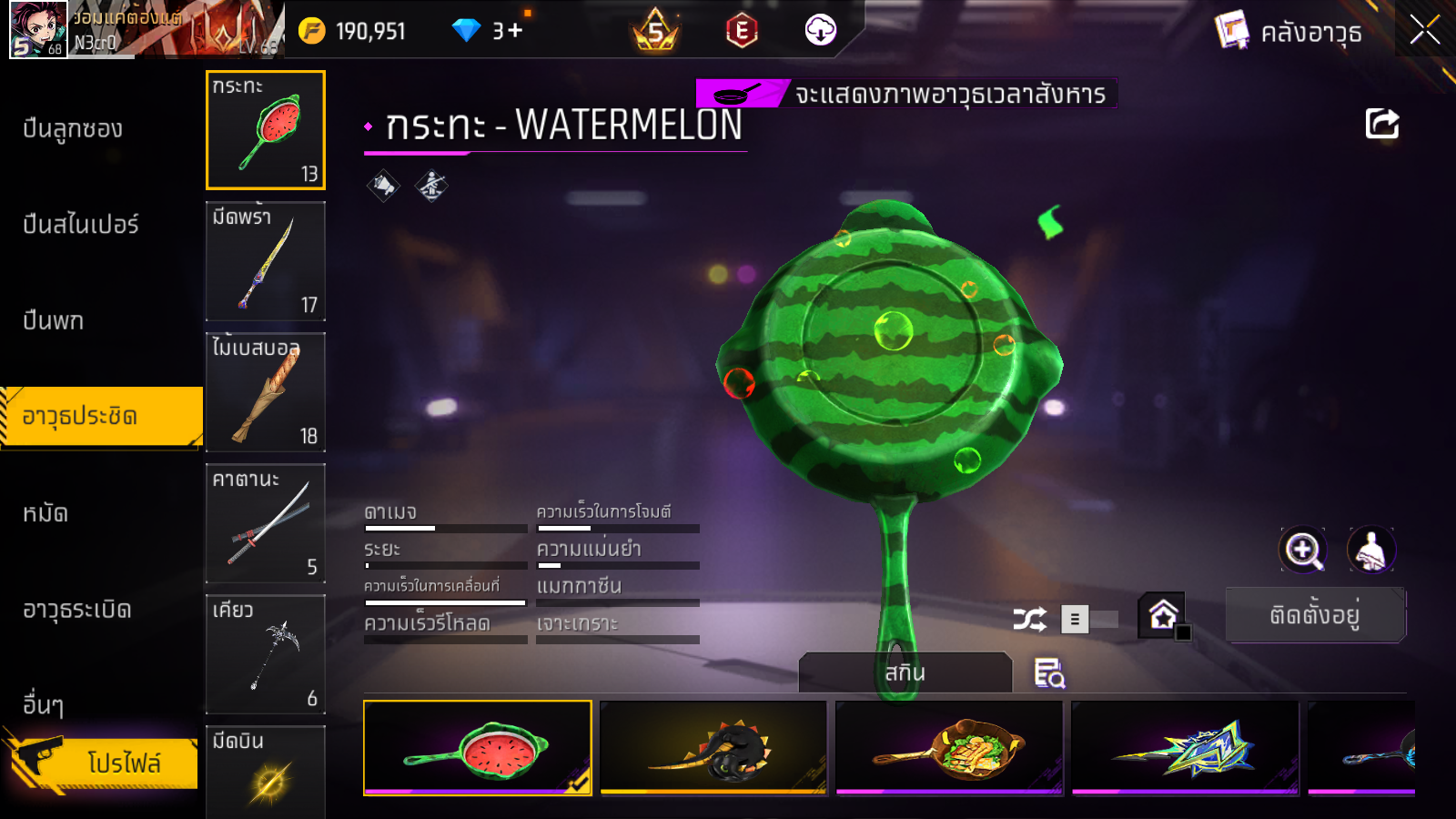
Task: Zoom in with the magnifier icon
Action: 1303,550
